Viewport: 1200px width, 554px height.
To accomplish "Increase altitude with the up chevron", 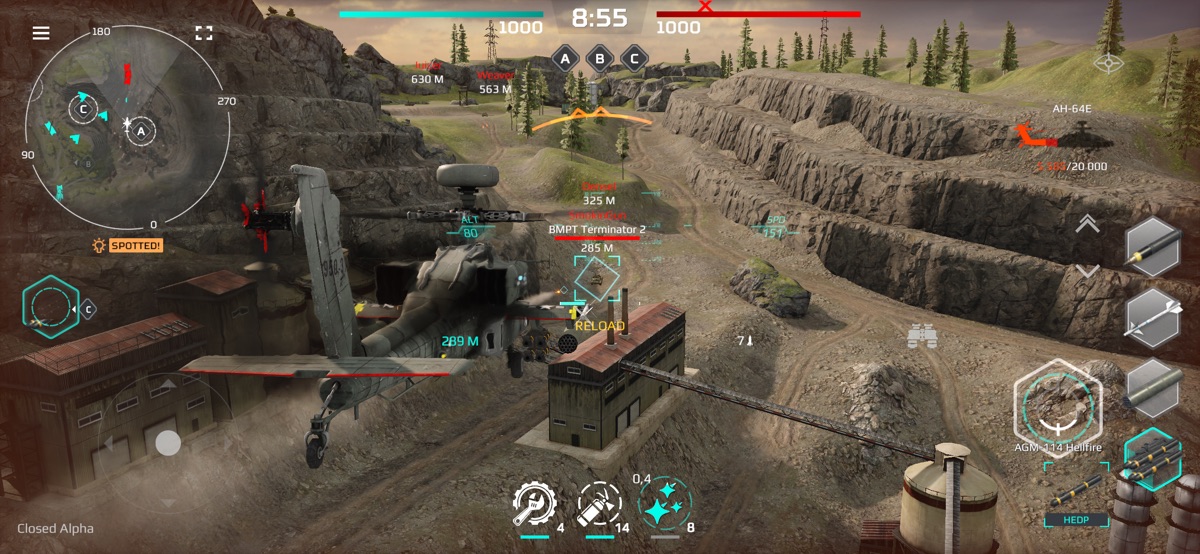I will pos(1087,225).
